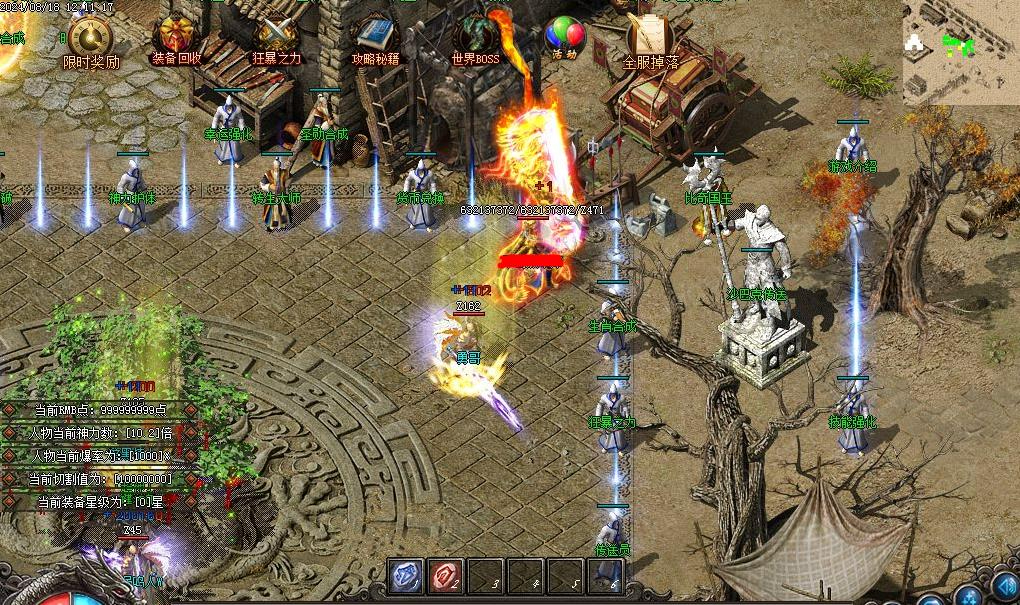This screenshot has height=605, width=1020.
Task: Select the 狂暴之力 crossed swords icon
Action: pos(276,38)
